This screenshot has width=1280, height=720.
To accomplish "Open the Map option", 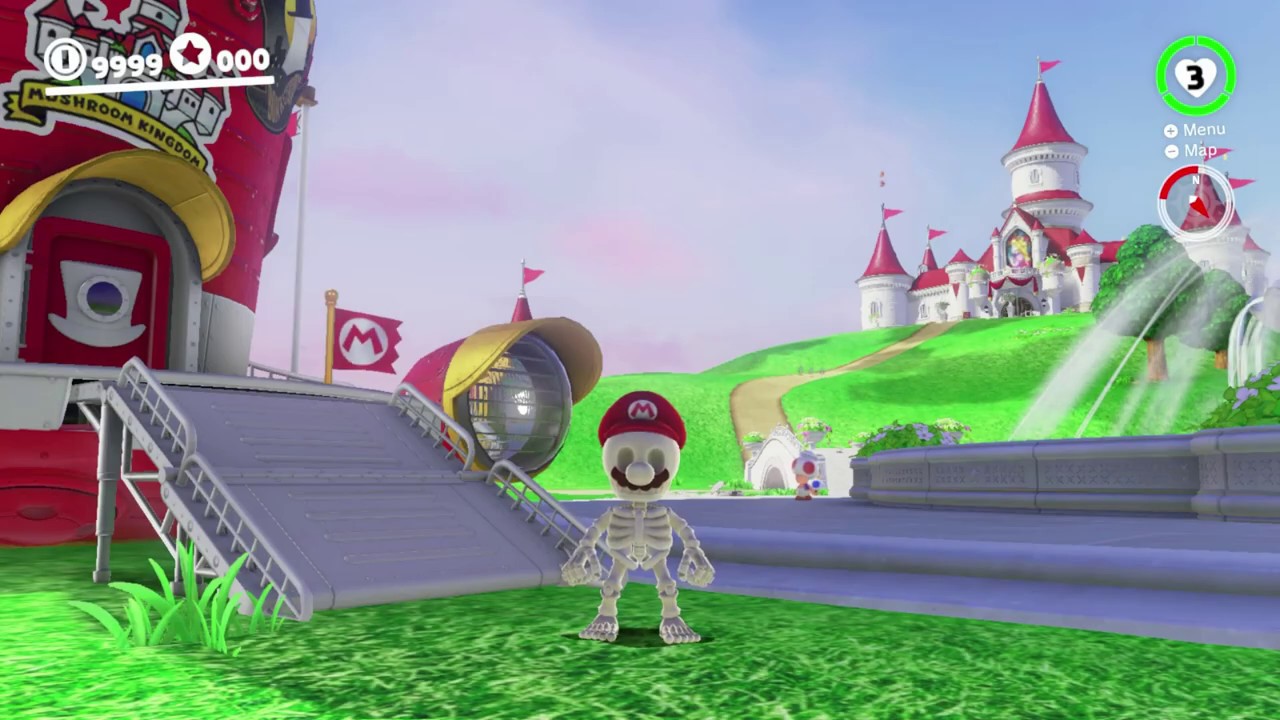I will click(x=1191, y=151).
